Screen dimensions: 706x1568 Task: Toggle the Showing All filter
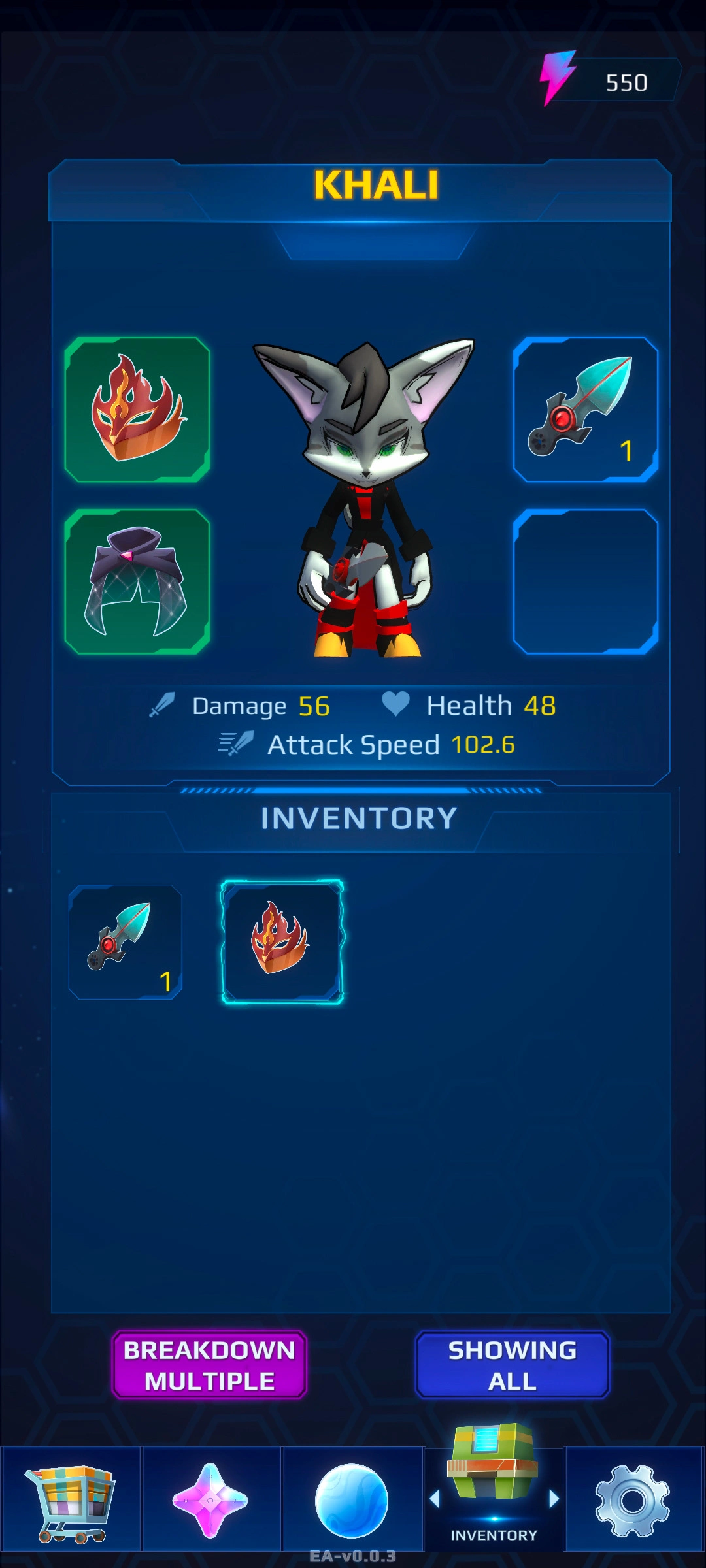(x=513, y=1365)
